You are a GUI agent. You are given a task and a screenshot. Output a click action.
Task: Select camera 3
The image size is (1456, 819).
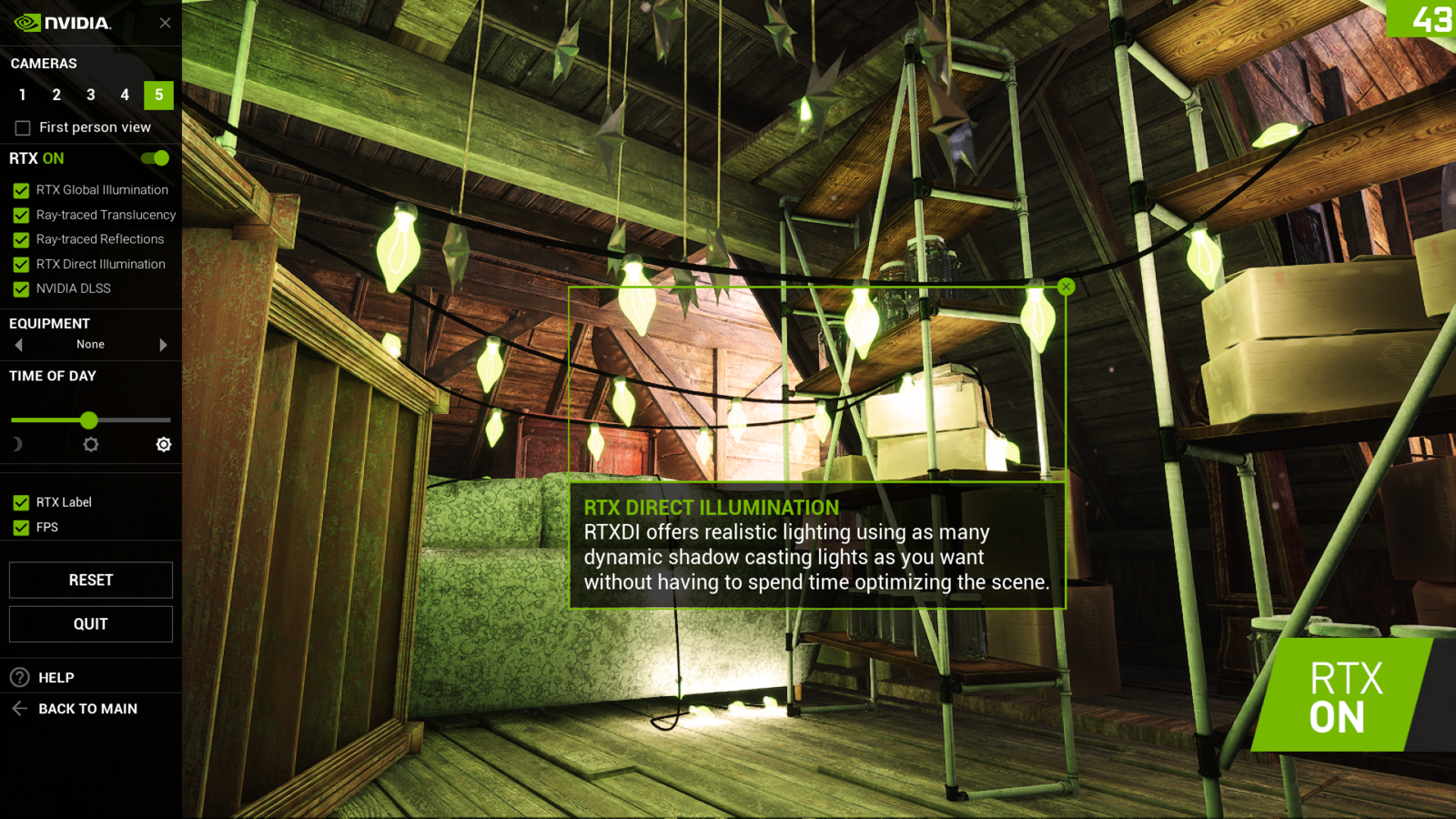90,95
